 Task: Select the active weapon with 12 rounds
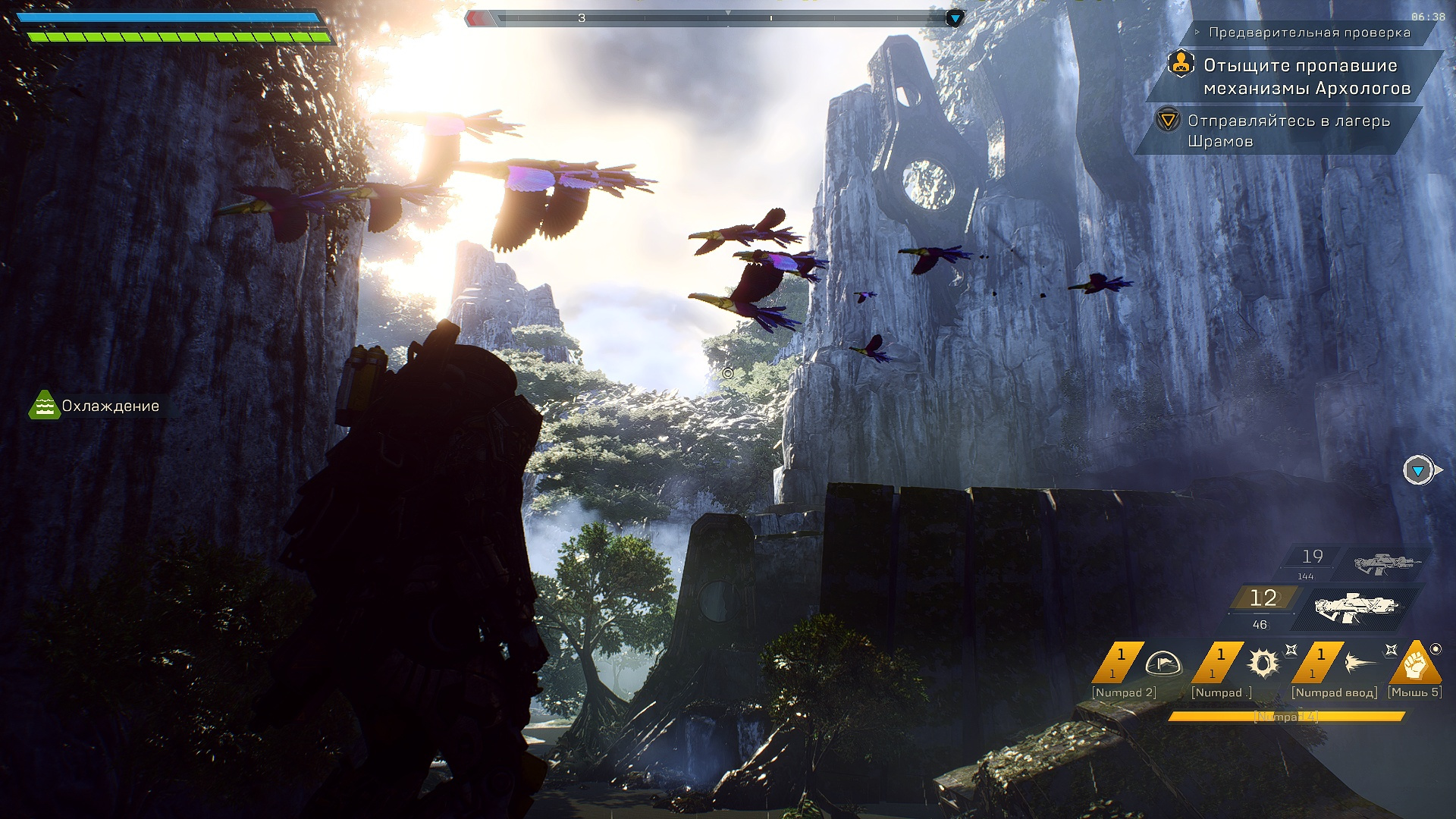(1355, 607)
